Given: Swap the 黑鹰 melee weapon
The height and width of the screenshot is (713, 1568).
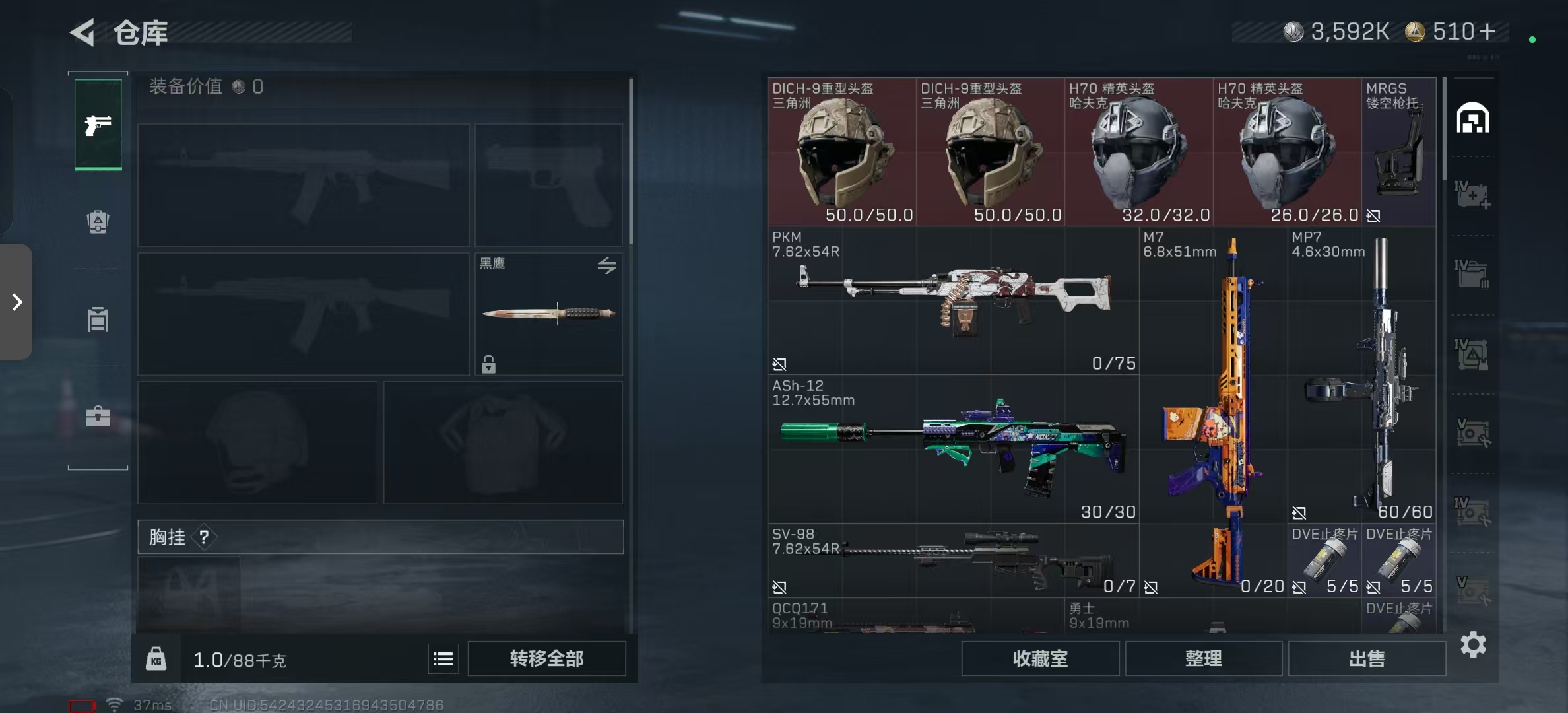Looking at the screenshot, I should coord(606,265).
